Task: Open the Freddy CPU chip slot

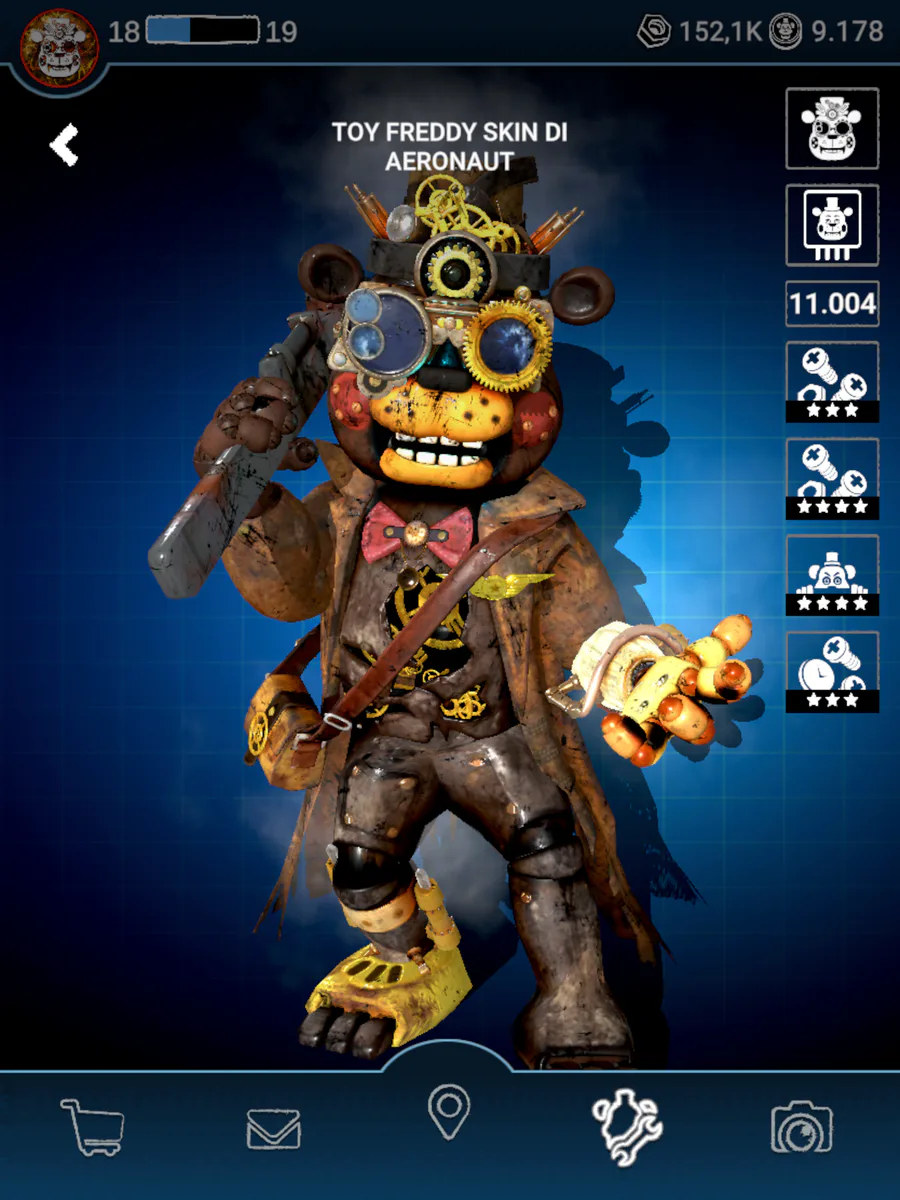Action: [x=832, y=225]
